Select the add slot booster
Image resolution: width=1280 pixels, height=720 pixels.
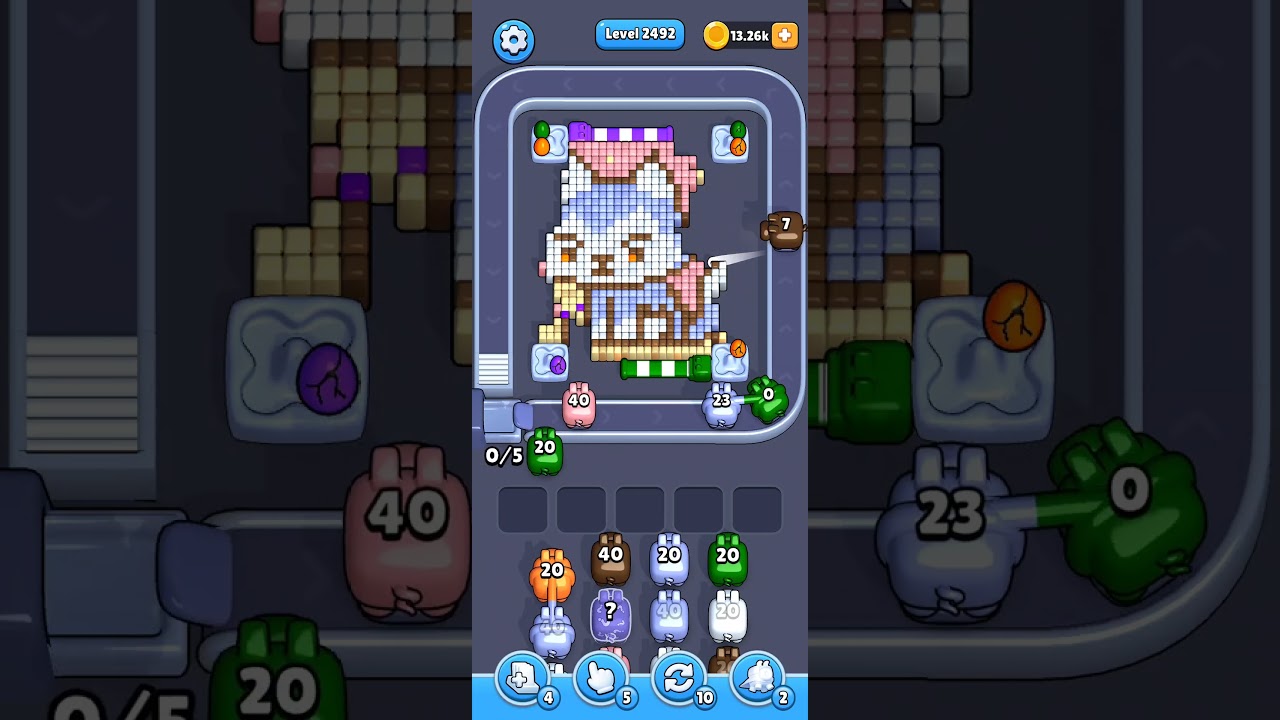(x=520, y=678)
